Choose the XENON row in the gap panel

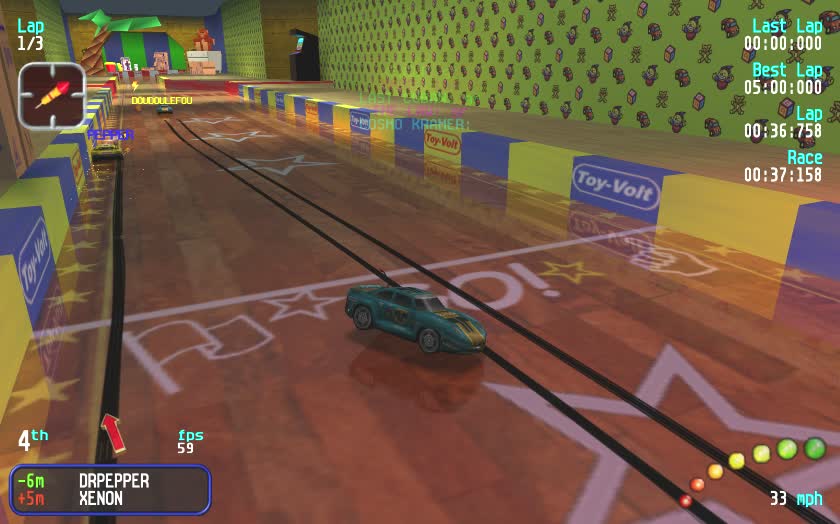(x=110, y=499)
